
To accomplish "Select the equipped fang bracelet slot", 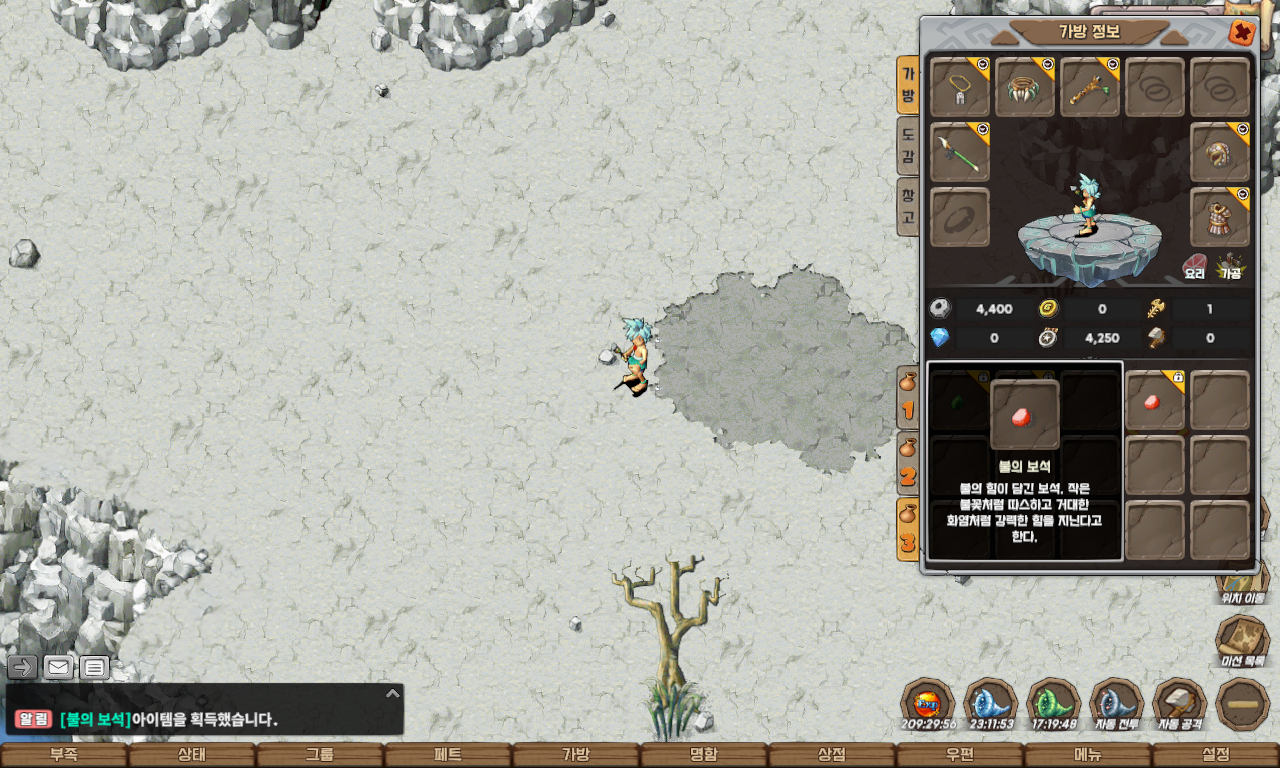I will pos(1025,87).
